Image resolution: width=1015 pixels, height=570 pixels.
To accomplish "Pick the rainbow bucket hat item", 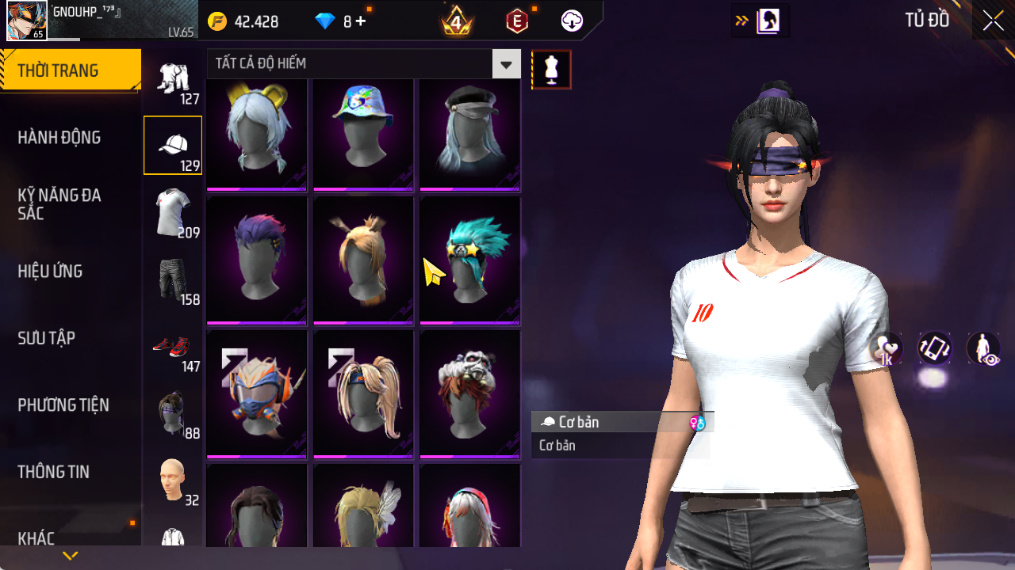I will point(363,132).
